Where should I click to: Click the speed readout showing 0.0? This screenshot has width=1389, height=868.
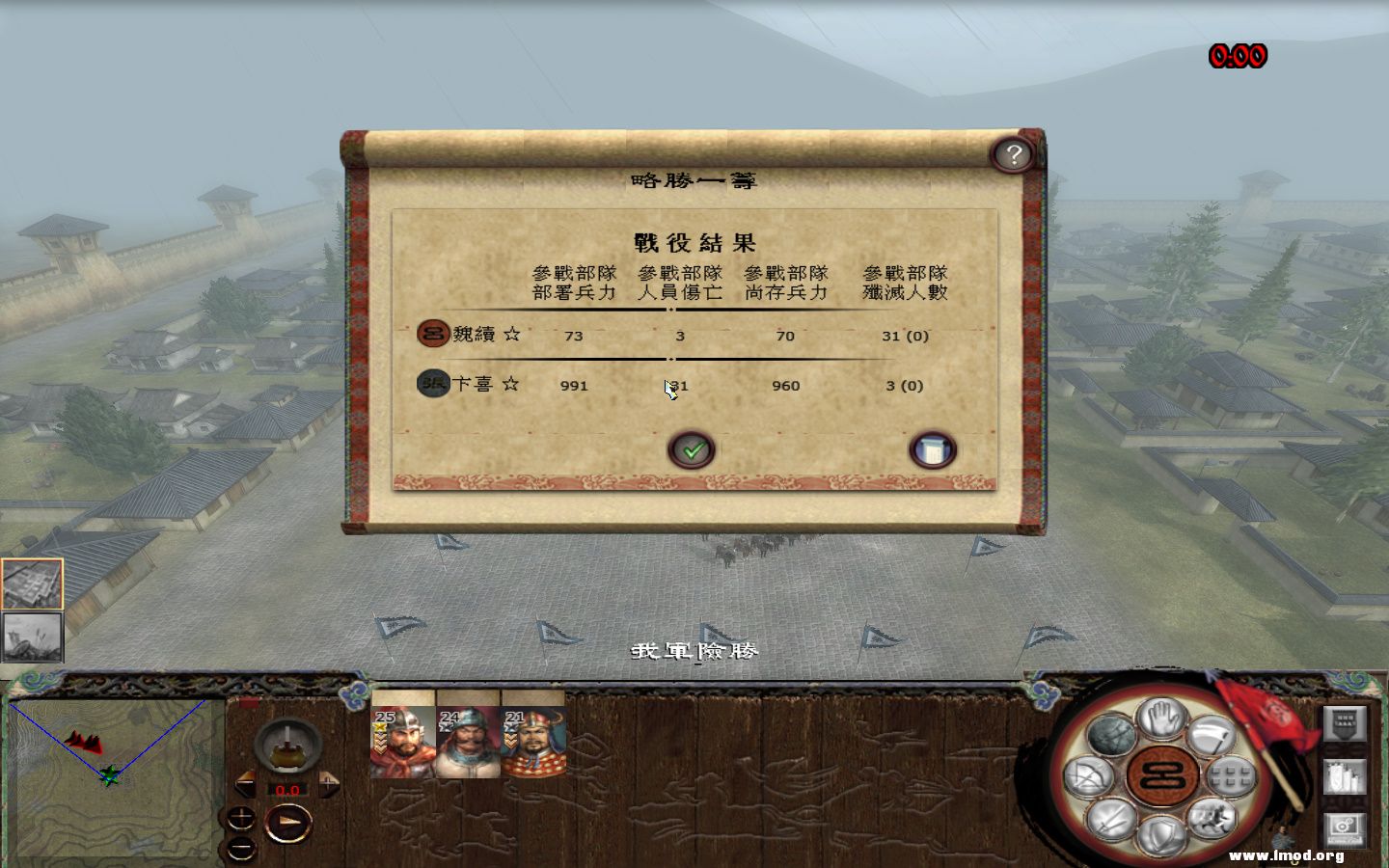pyautogui.click(x=286, y=790)
